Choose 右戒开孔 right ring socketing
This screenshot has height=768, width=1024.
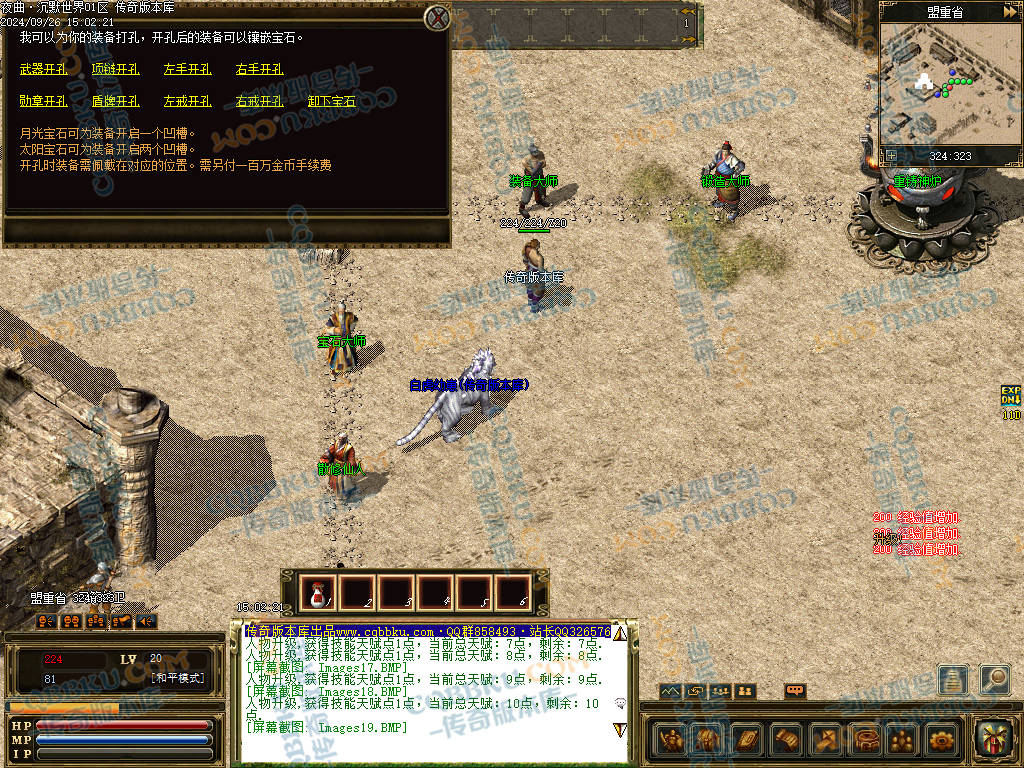pos(259,101)
